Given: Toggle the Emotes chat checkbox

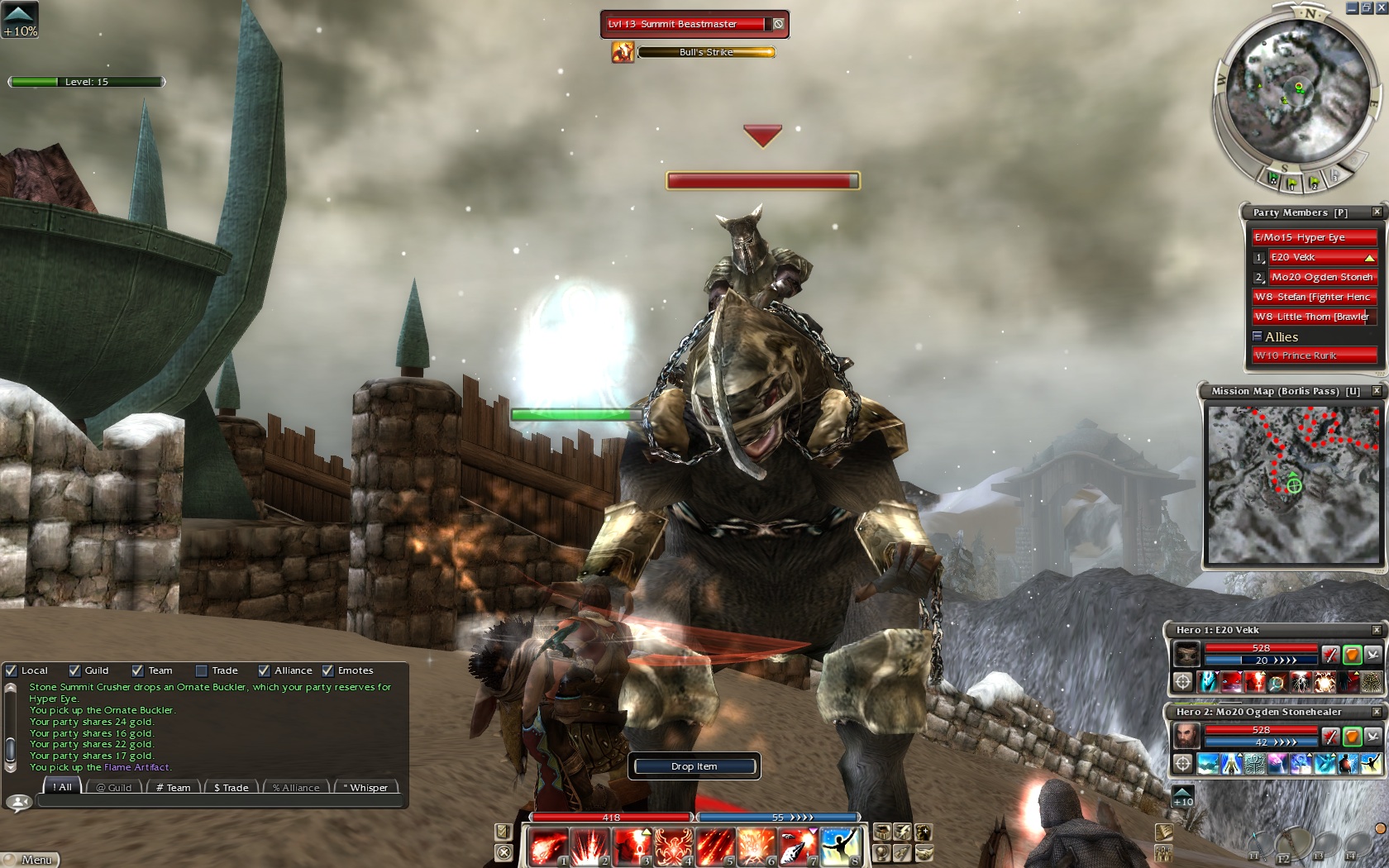Looking at the screenshot, I should [x=328, y=670].
